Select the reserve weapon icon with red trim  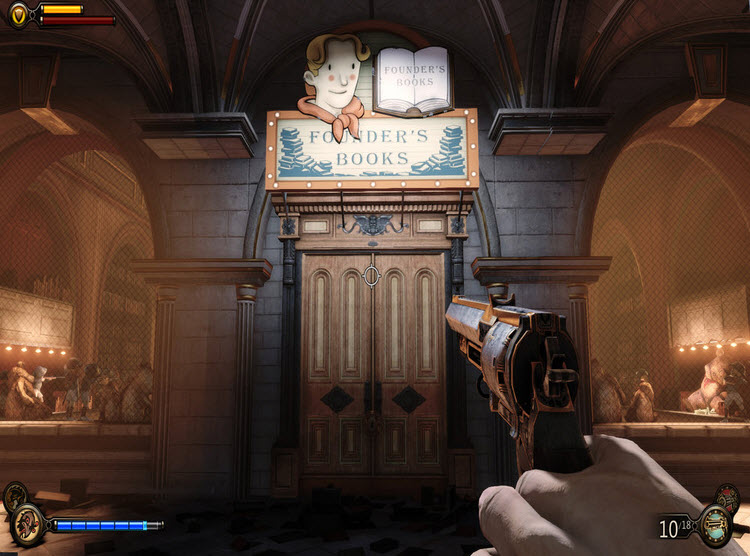tap(727, 497)
